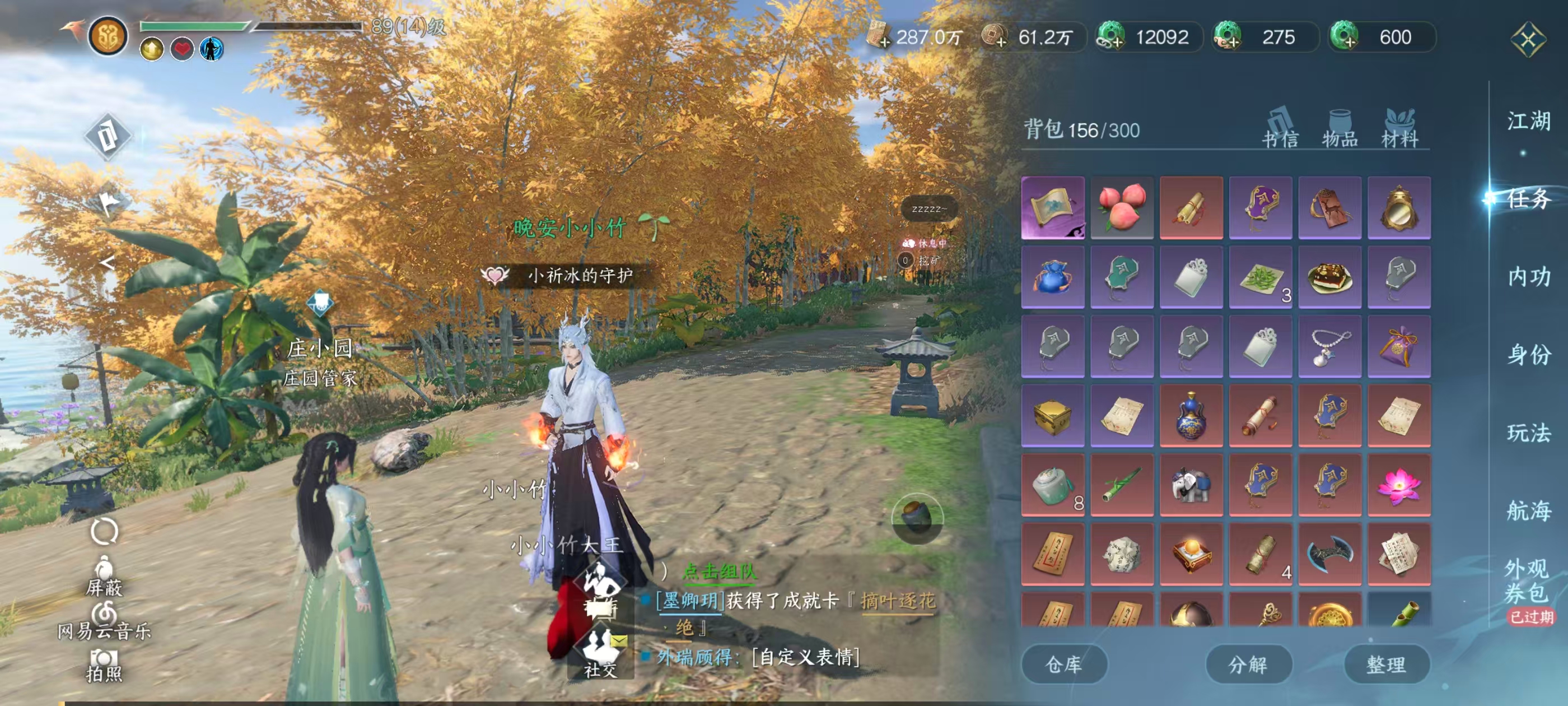Image resolution: width=1568 pixels, height=706 pixels.
Task: Open the 身份 identity menu
Action: (x=1528, y=355)
